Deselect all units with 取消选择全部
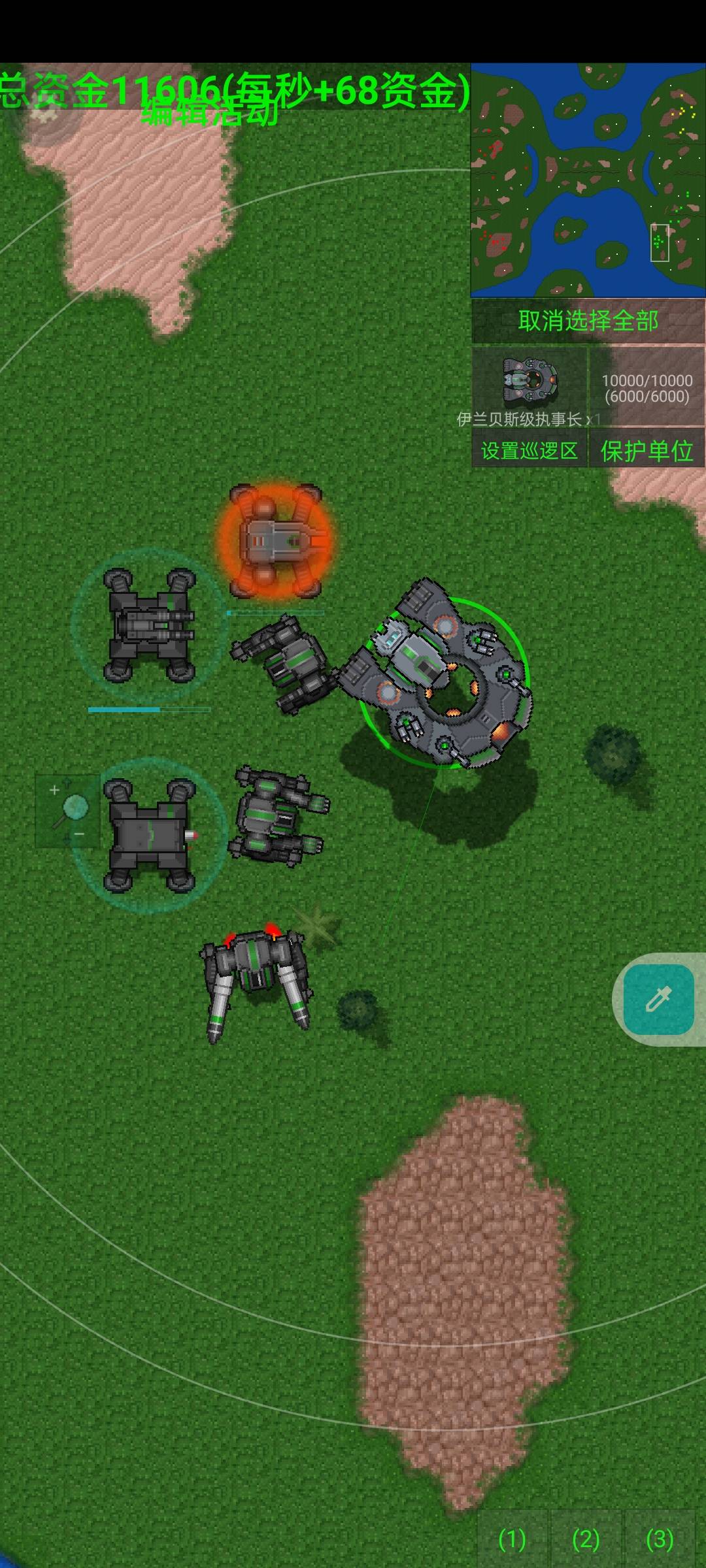Screen dimensions: 706x1568 pos(588,321)
